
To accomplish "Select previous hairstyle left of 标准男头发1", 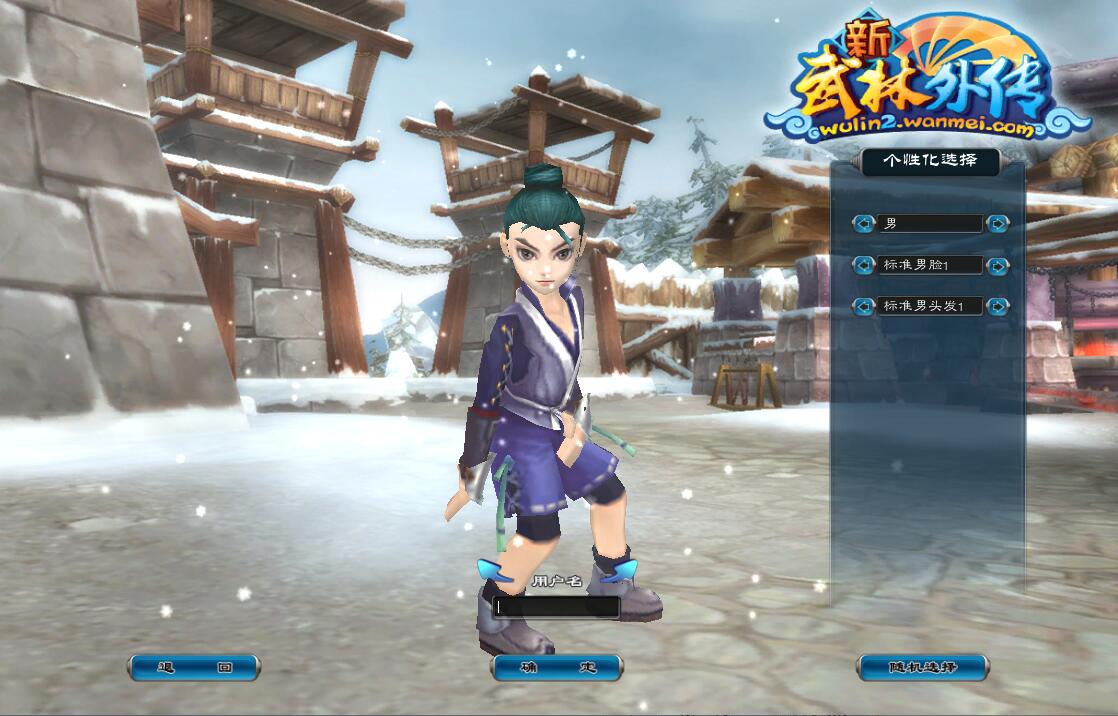I will pyautogui.click(x=863, y=306).
